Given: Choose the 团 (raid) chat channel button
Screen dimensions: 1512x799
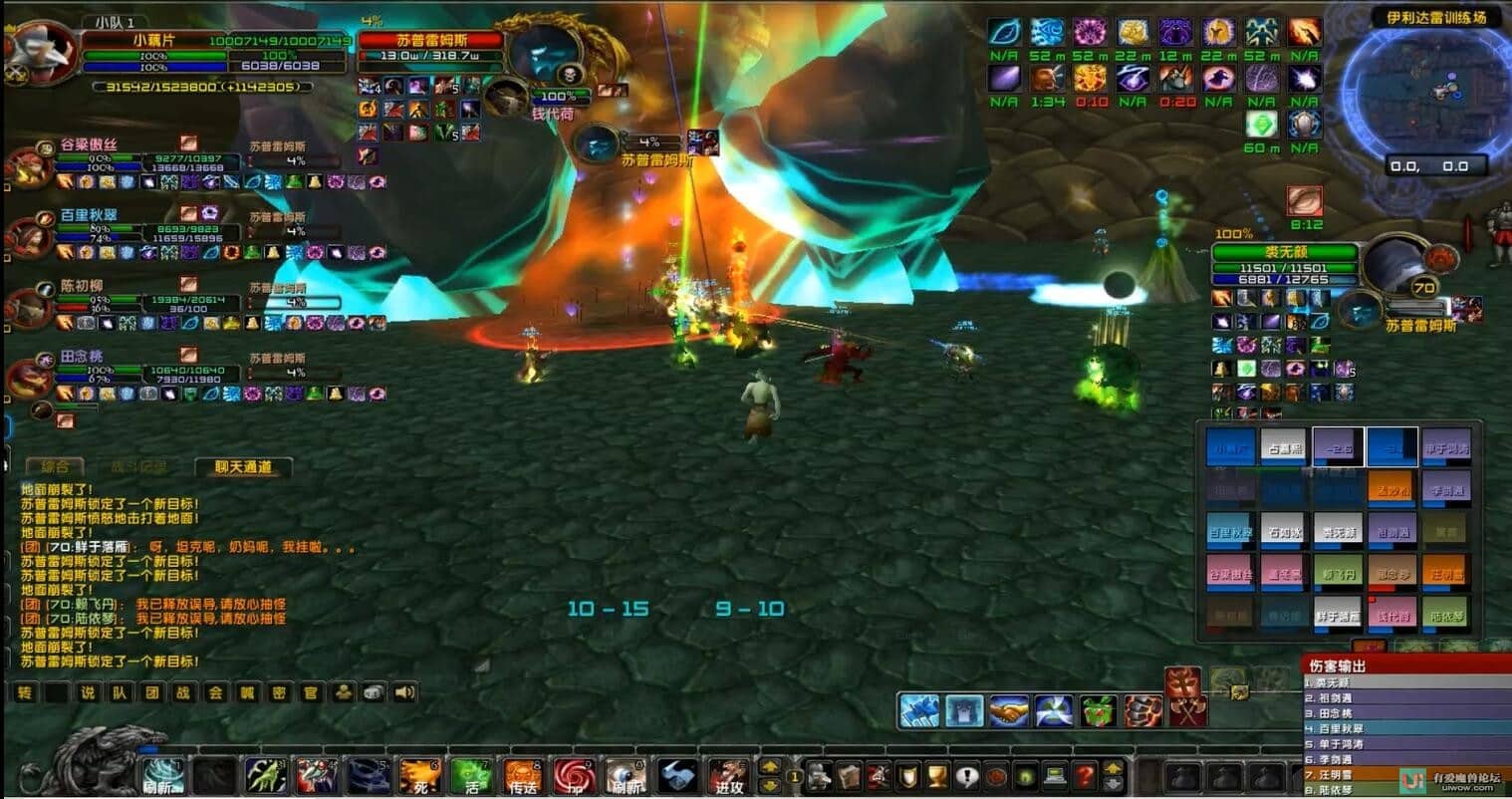Looking at the screenshot, I should point(151,692).
